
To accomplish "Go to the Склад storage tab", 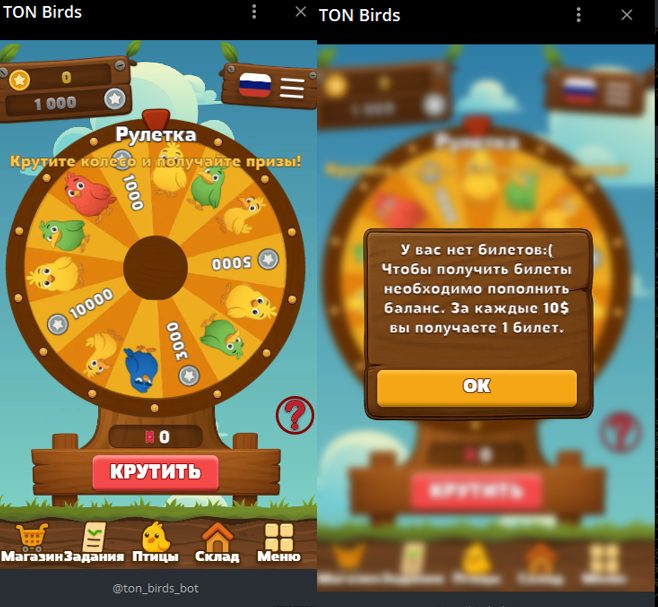I will pyautogui.click(x=217, y=544).
